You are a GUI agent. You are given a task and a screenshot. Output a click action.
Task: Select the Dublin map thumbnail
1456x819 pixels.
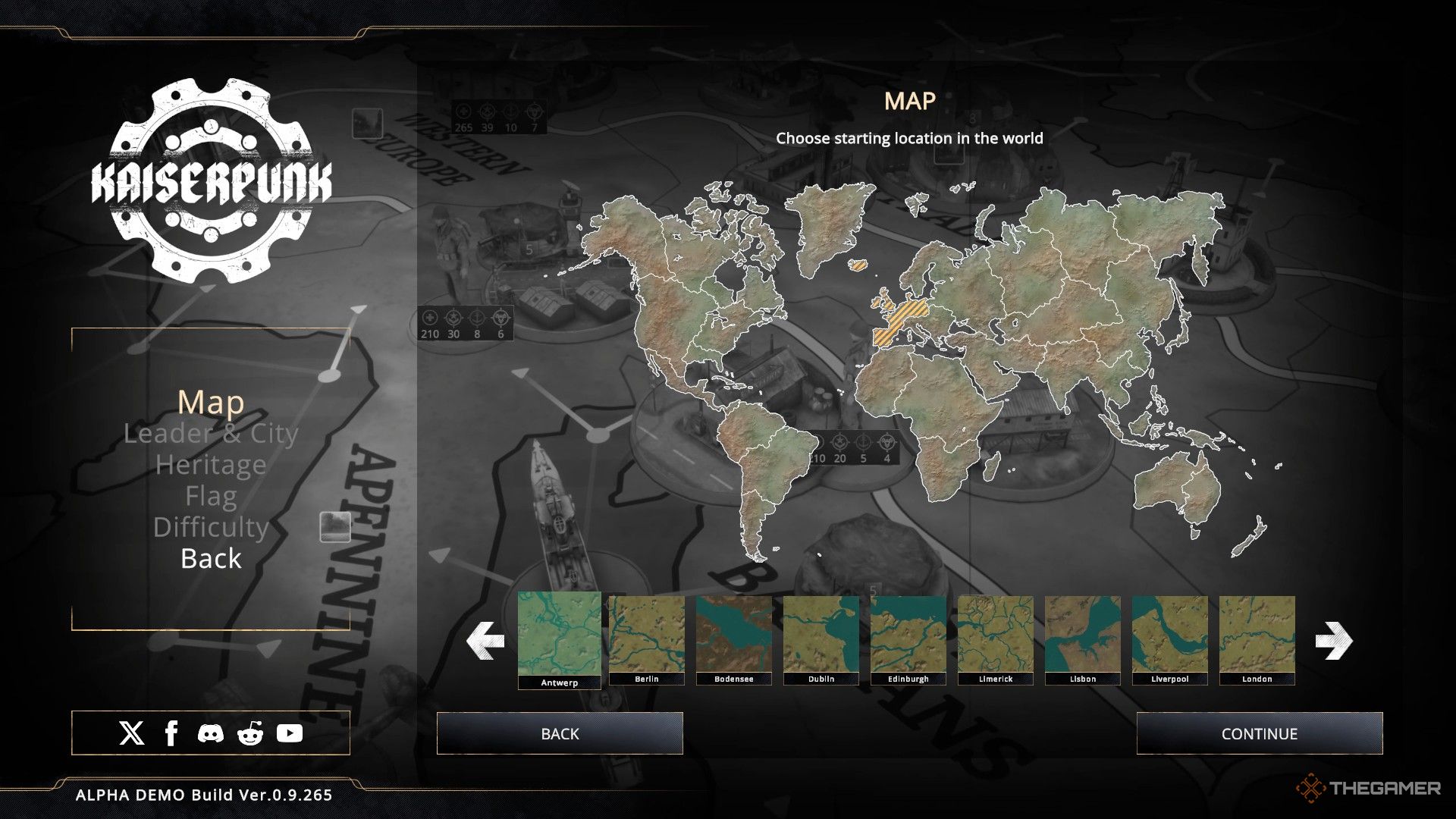click(821, 639)
